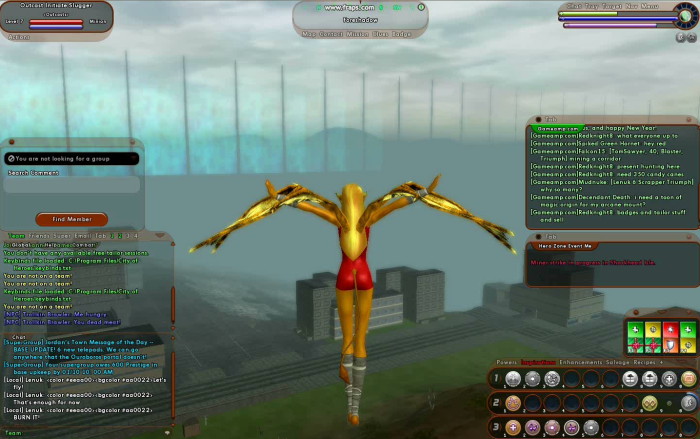Switch to the Powers tab
The height and width of the screenshot is (439, 700).
(x=507, y=363)
